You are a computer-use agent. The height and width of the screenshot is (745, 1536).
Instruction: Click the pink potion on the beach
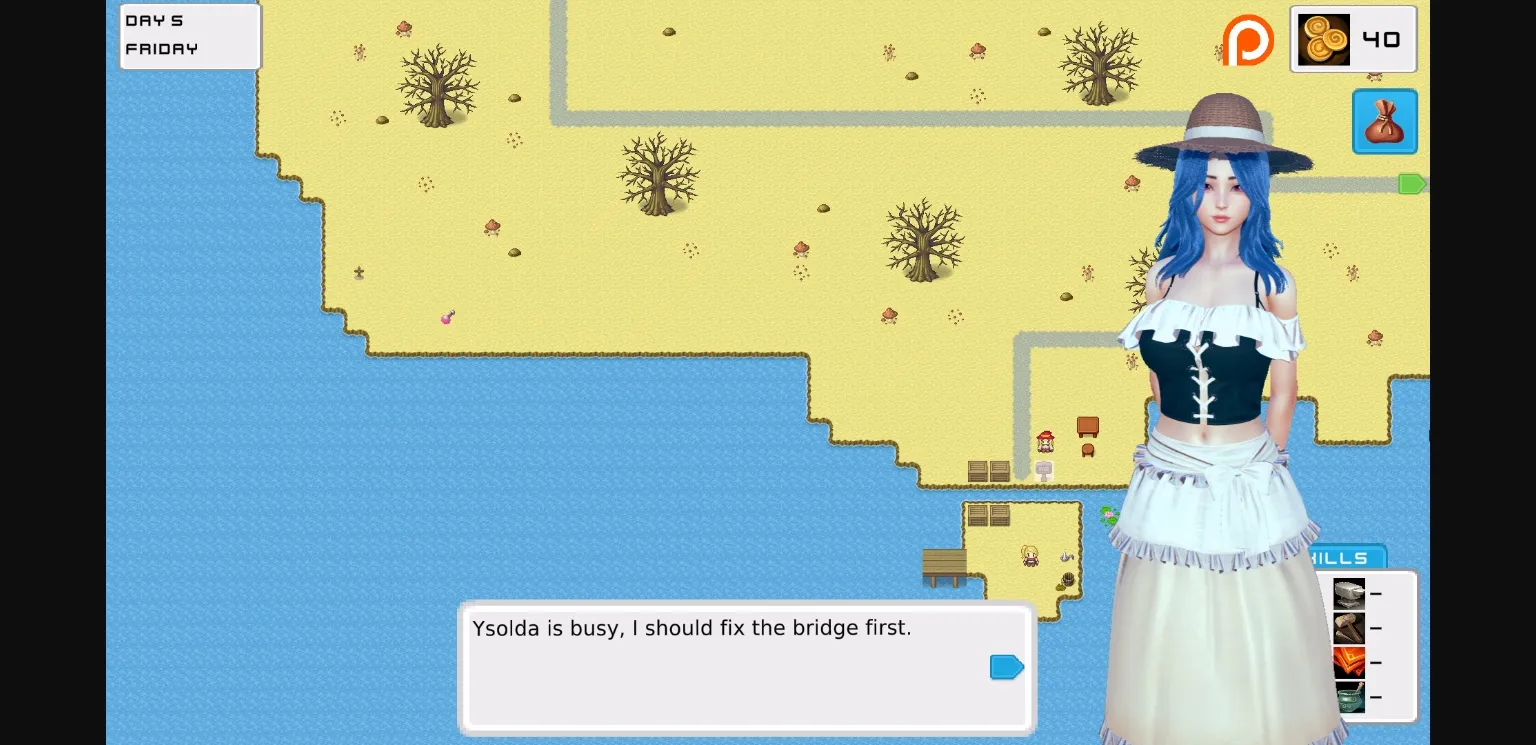click(447, 317)
